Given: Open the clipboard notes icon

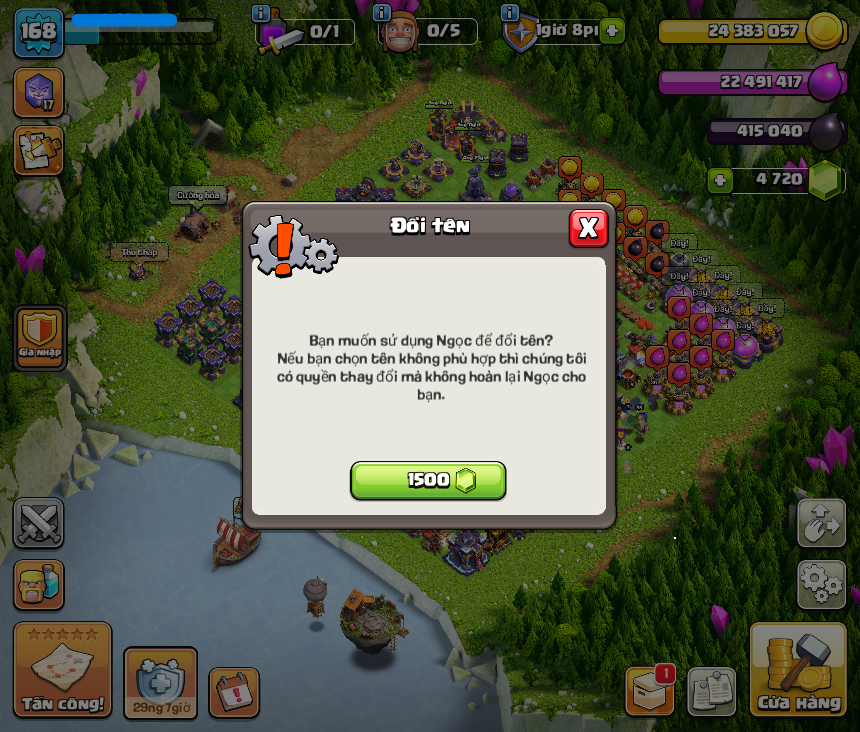Looking at the screenshot, I should [x=712, y=691].
